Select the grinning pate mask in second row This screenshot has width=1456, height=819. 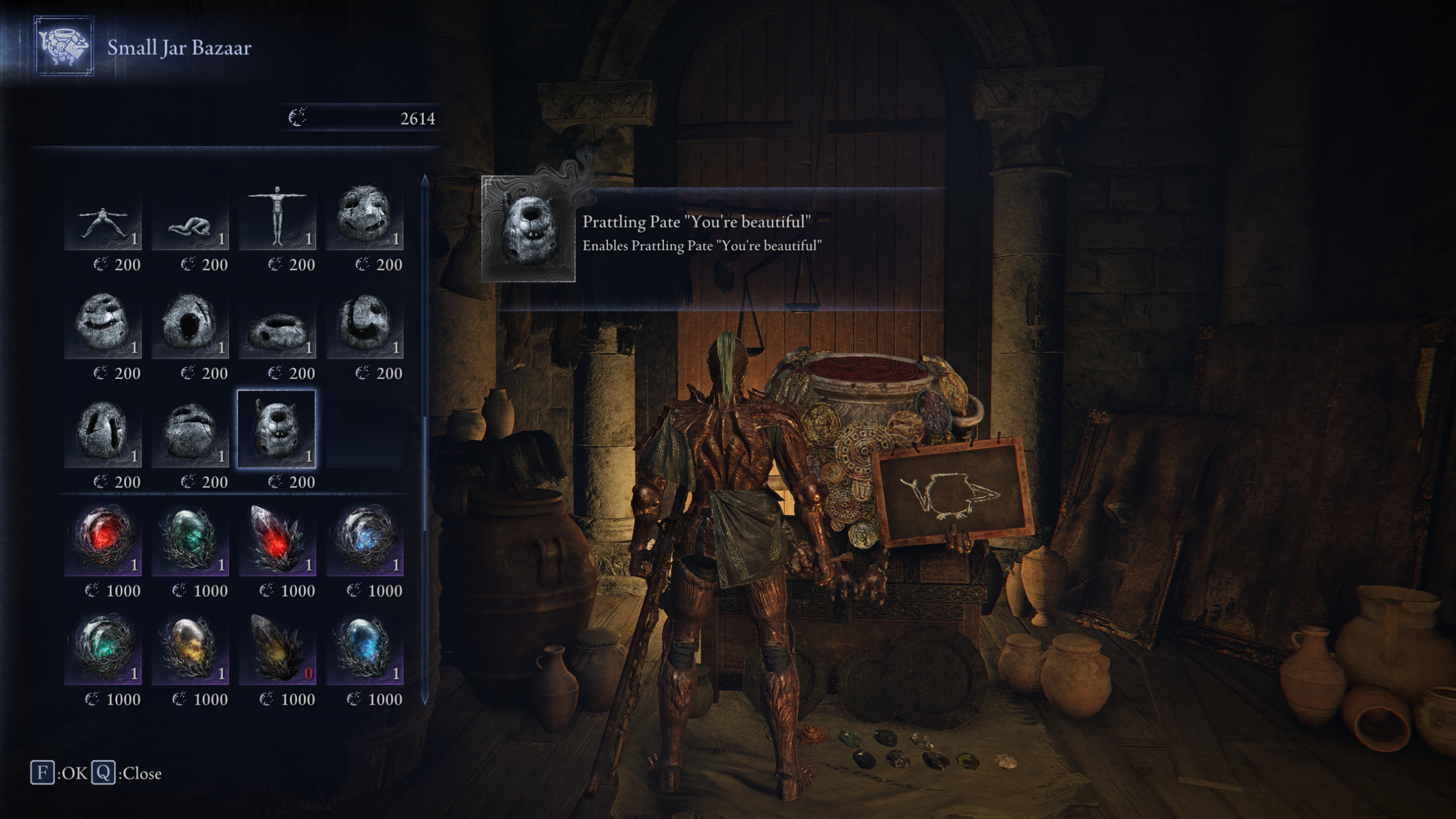[102, 327]
